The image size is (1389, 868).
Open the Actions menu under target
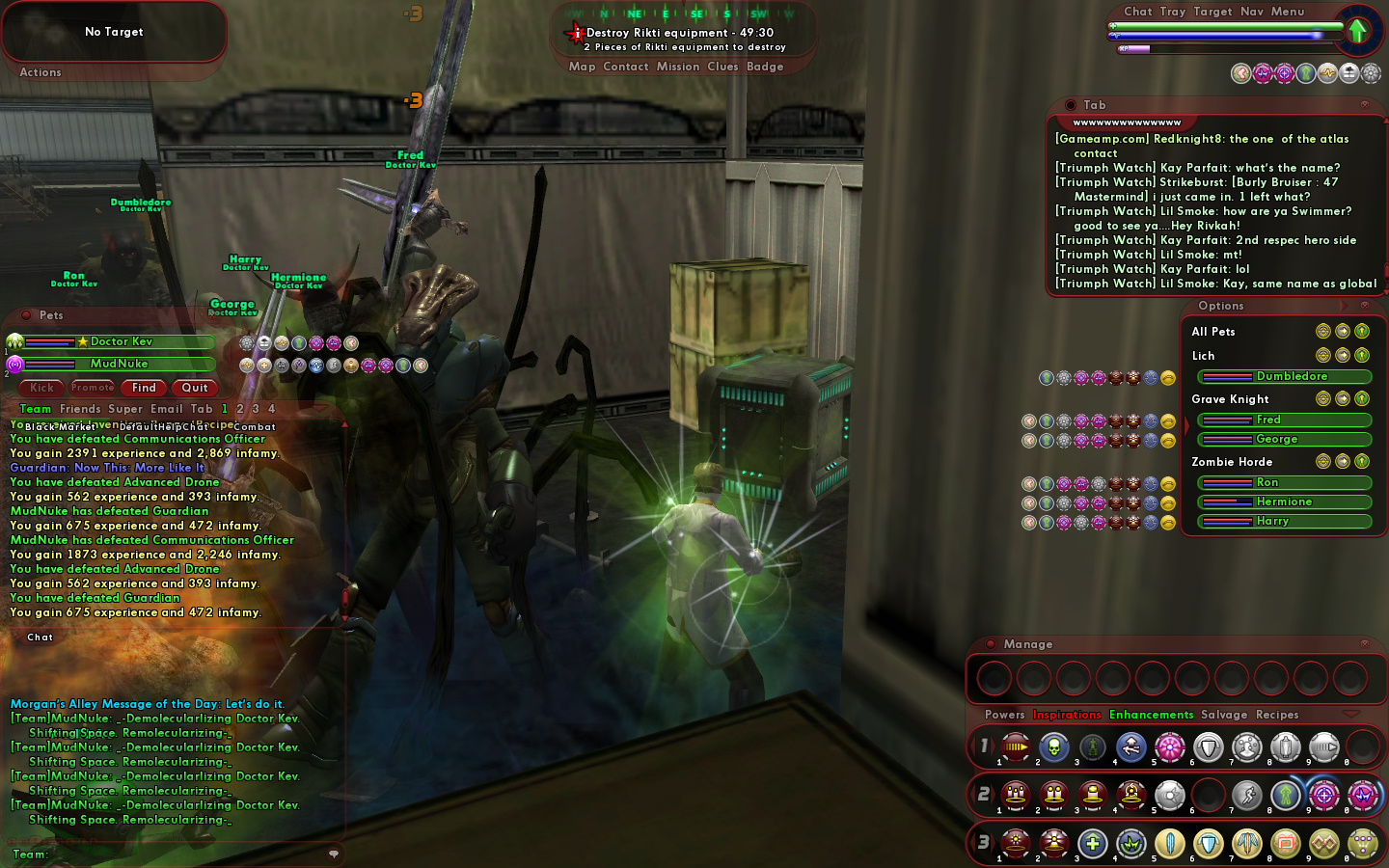[41, 72]
